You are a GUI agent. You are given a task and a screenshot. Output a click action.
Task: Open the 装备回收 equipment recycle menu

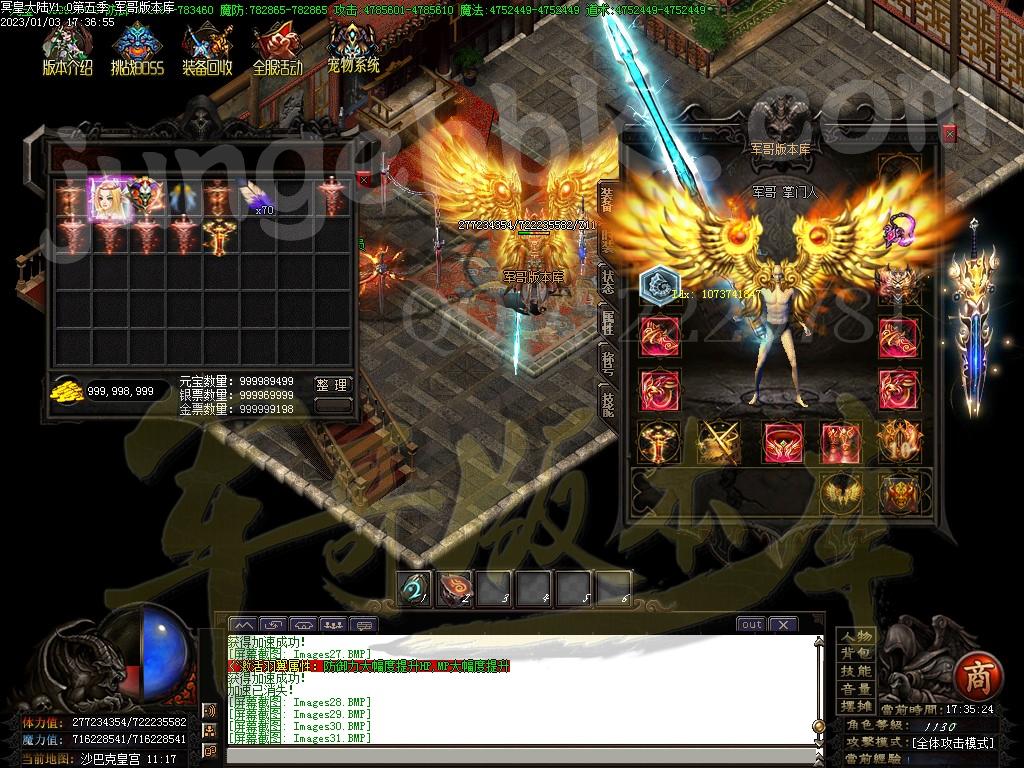[207, 48]
